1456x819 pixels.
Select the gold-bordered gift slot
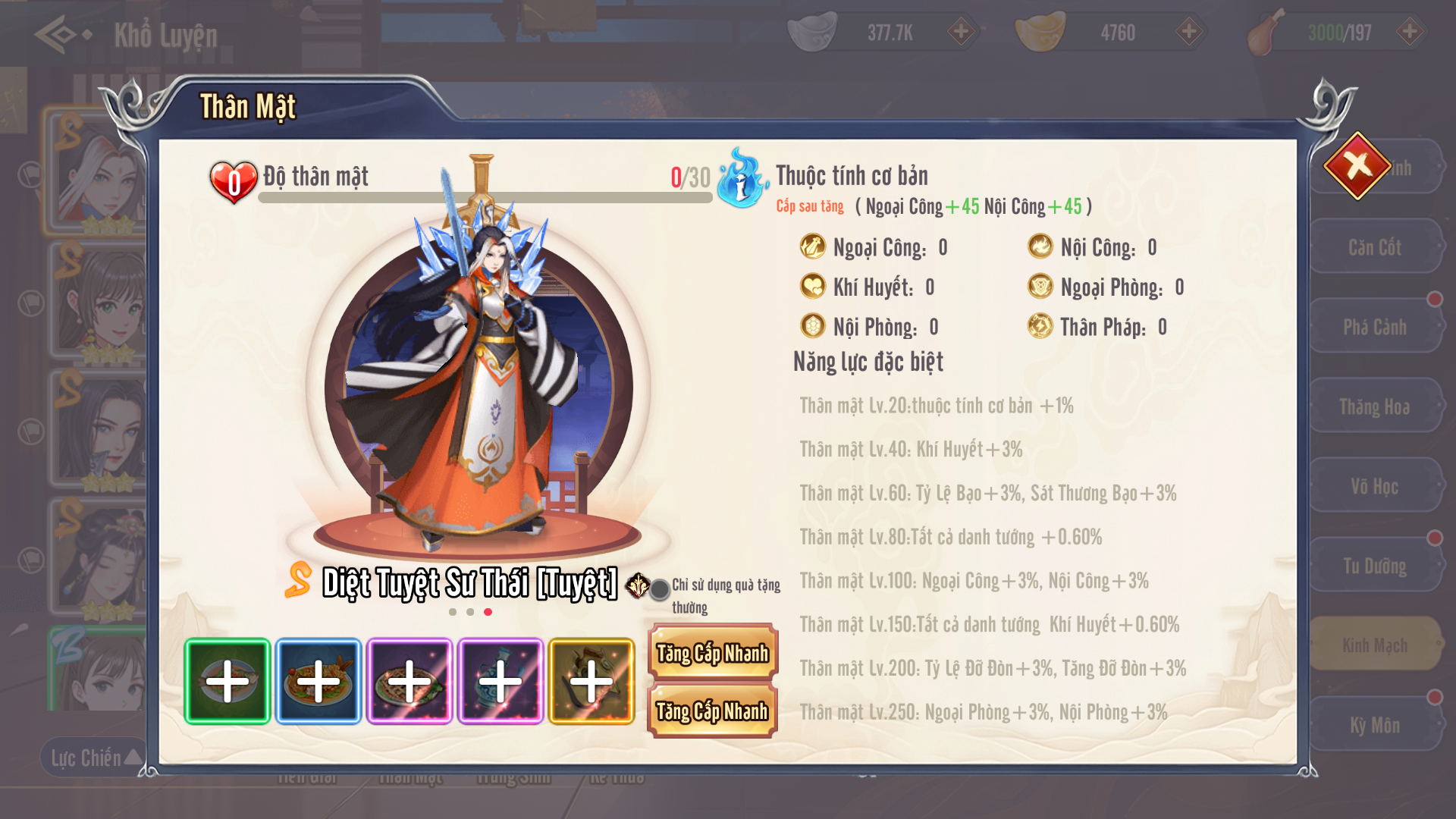591,681
